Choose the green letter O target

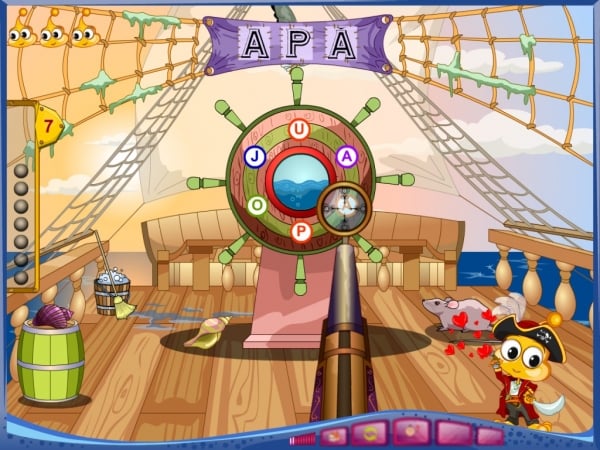pyautogui.click(x=258, y=205)
